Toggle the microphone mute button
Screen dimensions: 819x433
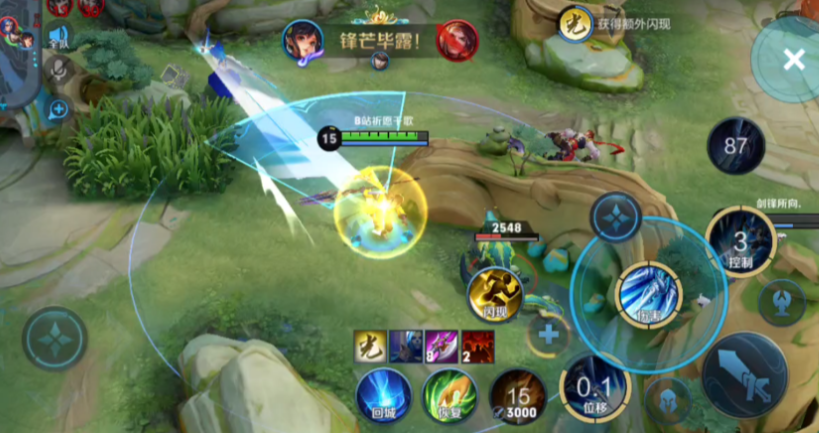pyautogui.click(x=58, y=69)
